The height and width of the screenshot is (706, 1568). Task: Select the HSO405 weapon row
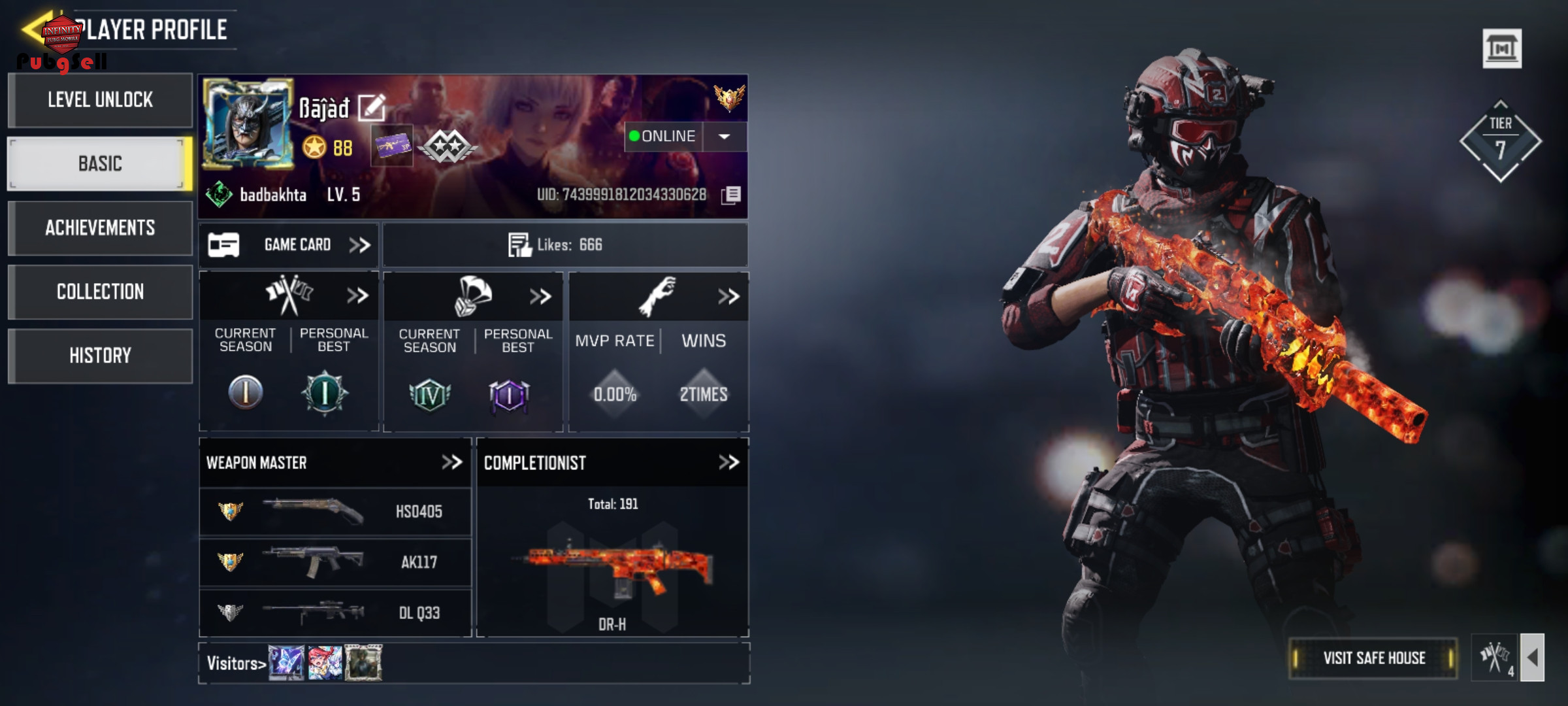(x=335, y=511)
